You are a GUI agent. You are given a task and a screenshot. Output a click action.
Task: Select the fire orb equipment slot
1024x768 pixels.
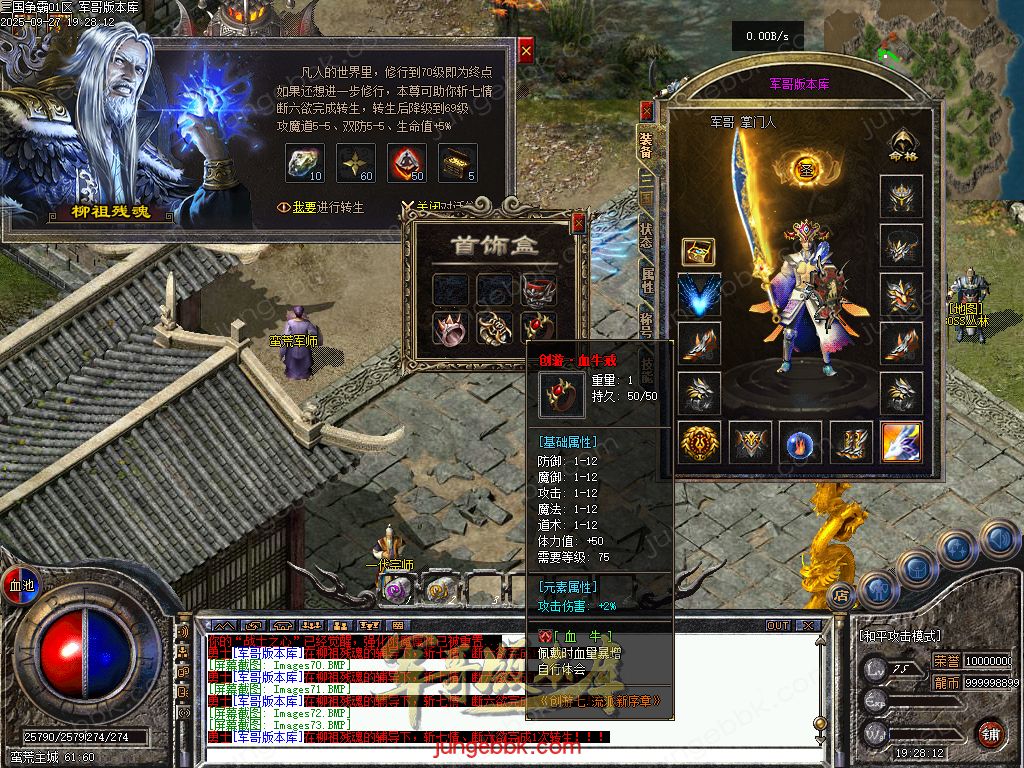(x=801, y=442)
